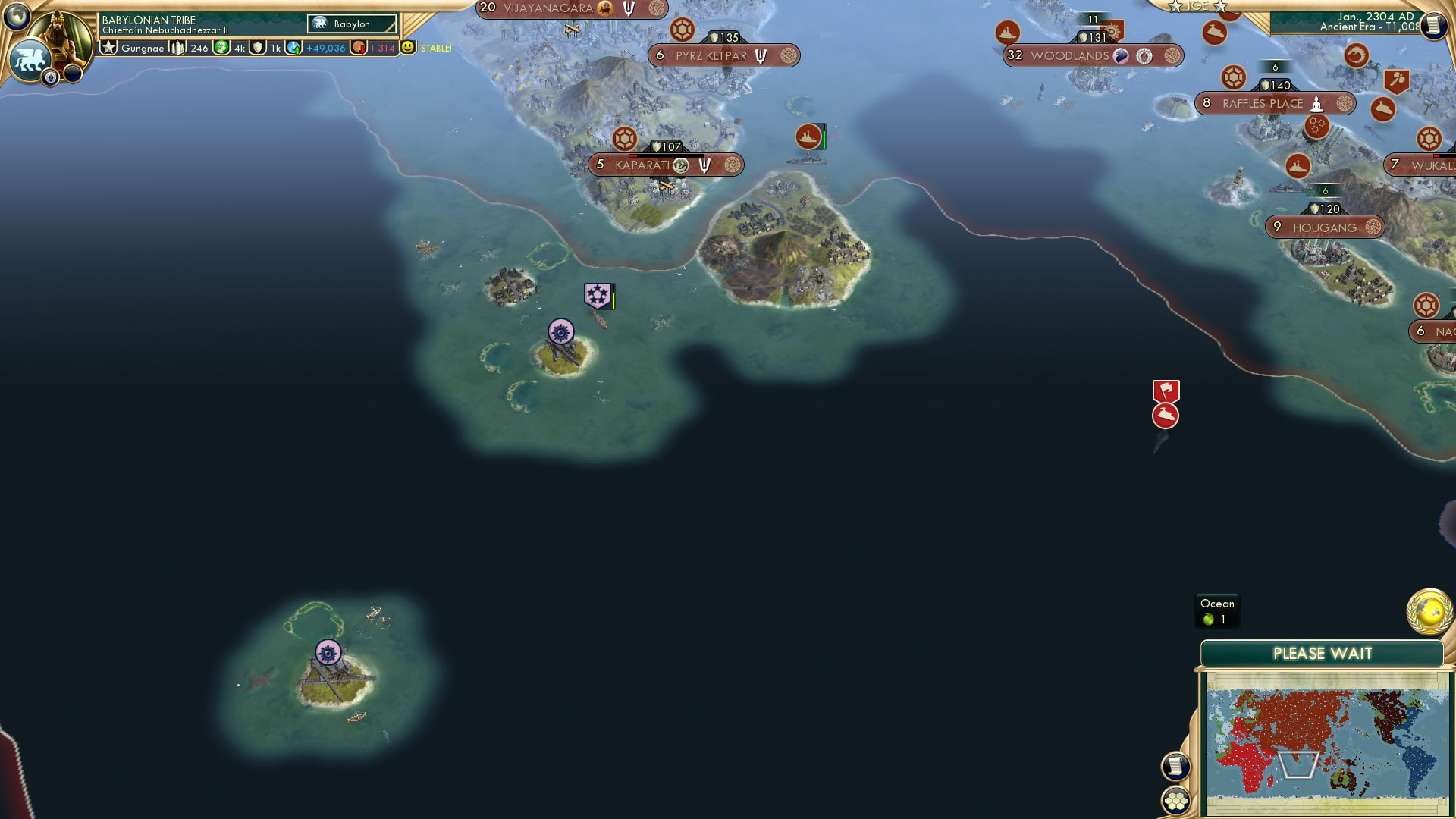The width and height of the screenshot is (1456, 819).
Task: Select the Babylonian winged lion civilization icon
Action: tap(30, 57)
